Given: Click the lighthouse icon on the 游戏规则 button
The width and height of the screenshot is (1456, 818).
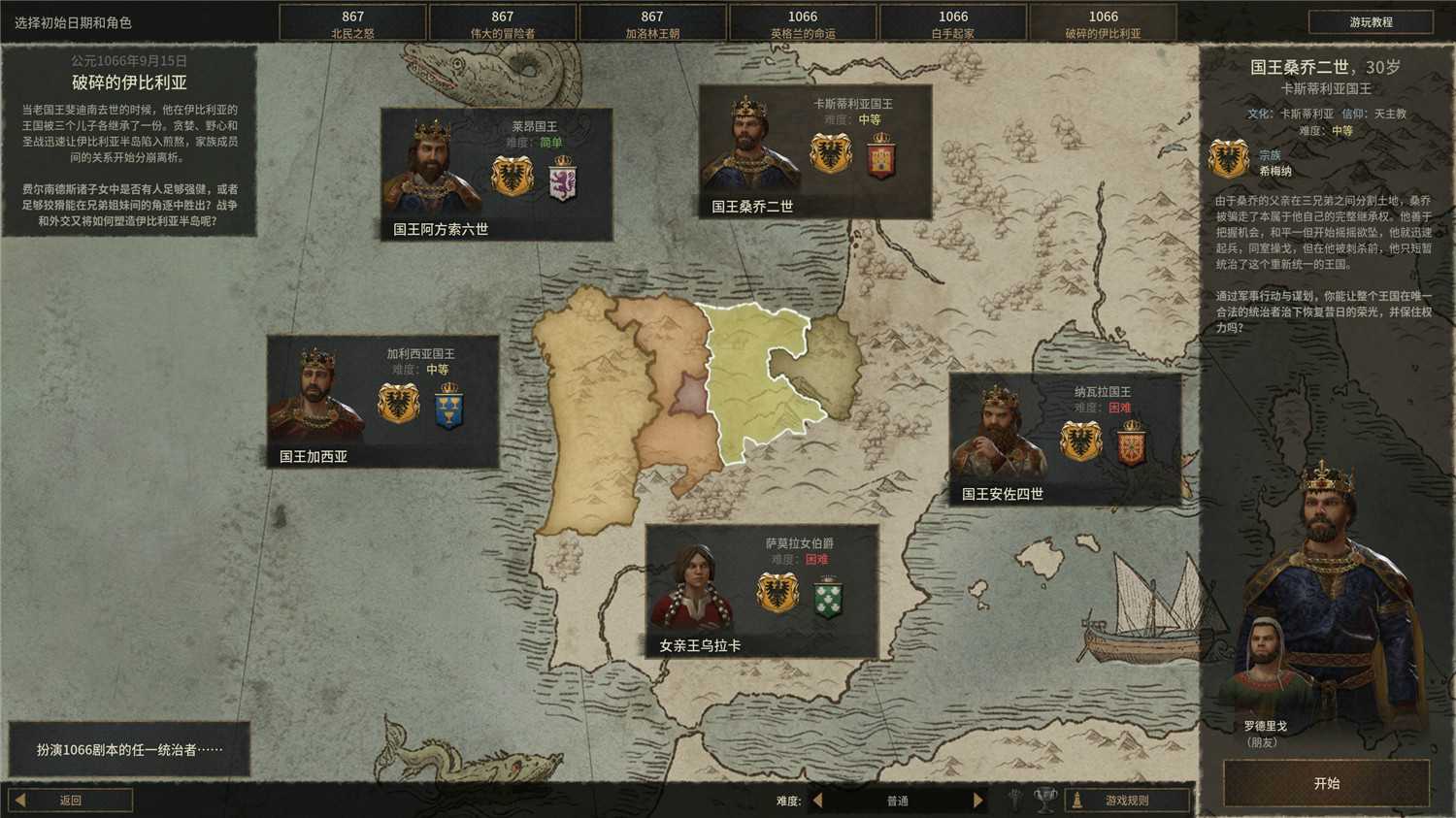Looking at the screenshot, I should coord(1077,800).
